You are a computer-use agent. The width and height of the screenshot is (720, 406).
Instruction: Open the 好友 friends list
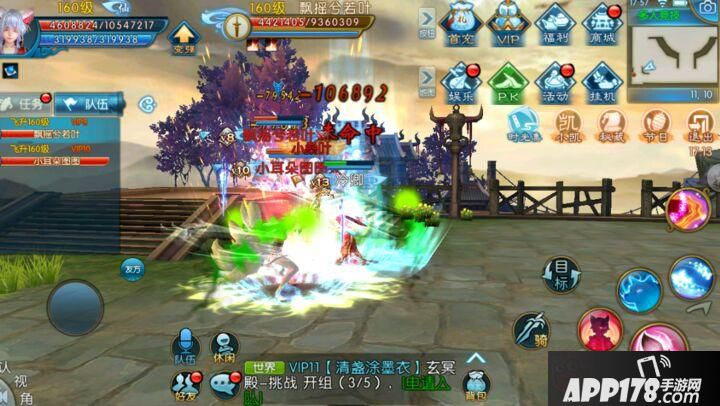[185, 384]
